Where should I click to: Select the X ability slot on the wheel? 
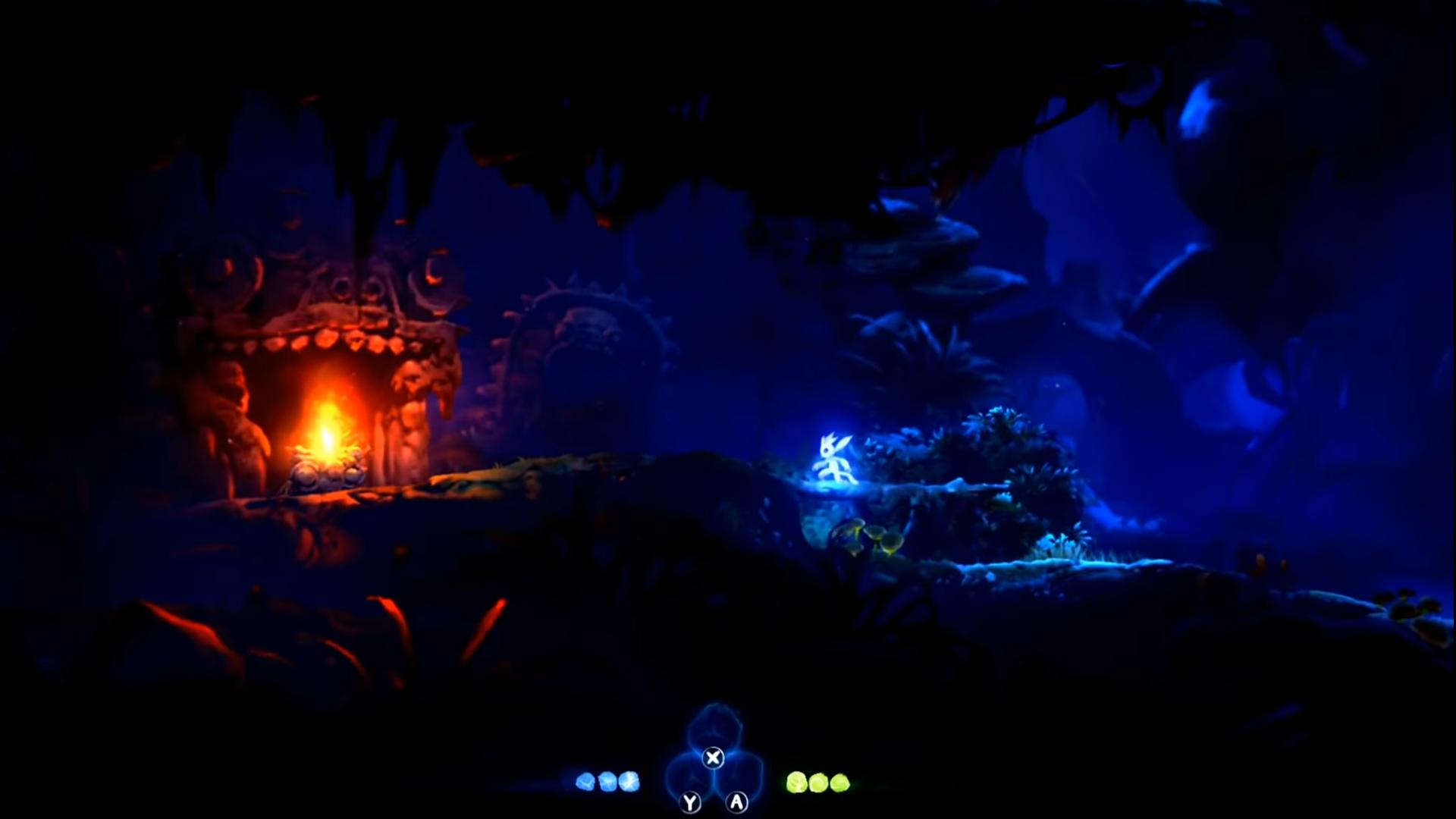pyautogui.click(x=713, y=757)
